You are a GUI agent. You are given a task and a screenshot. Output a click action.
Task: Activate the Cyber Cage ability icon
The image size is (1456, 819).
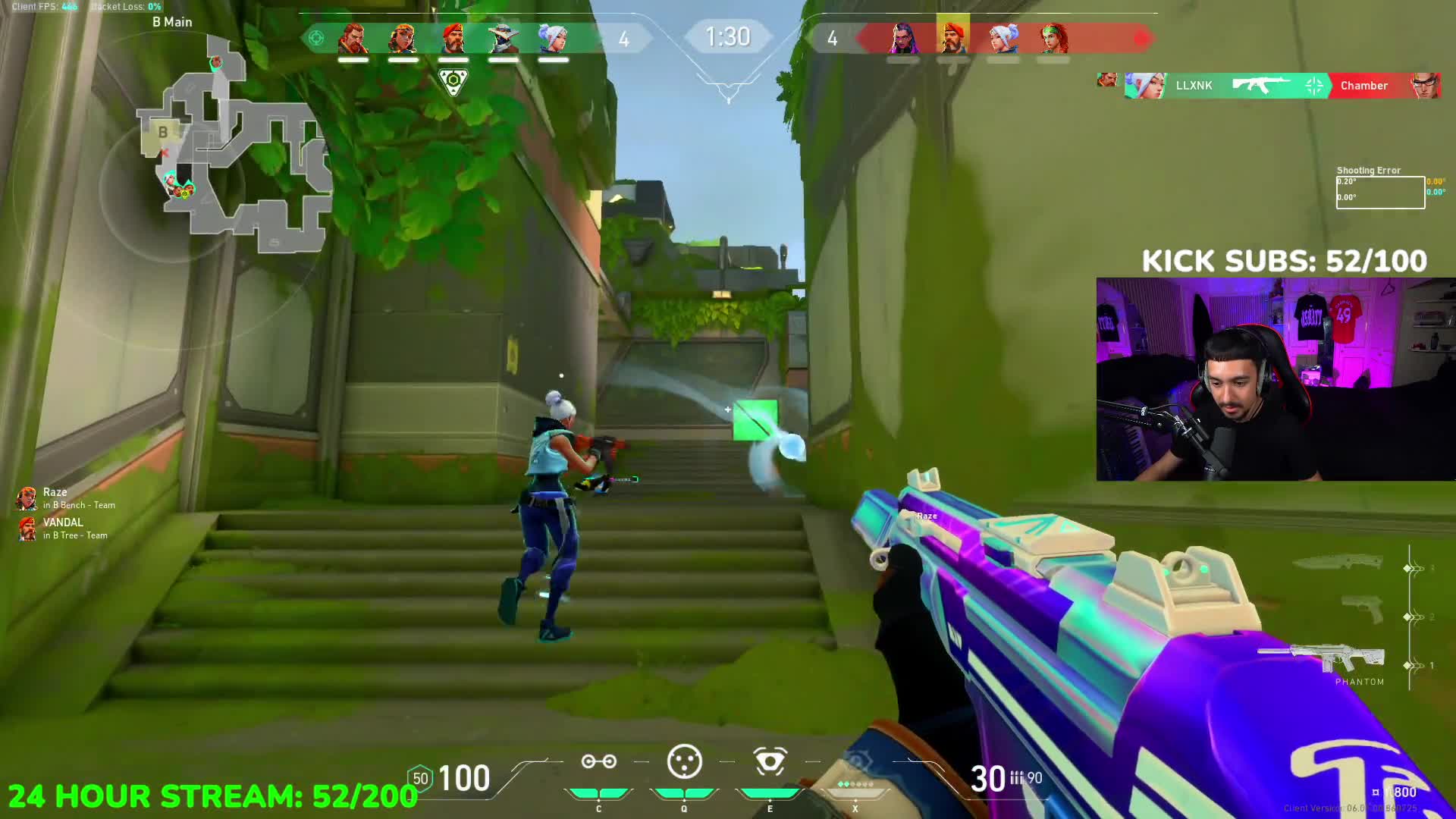(684, 762)
